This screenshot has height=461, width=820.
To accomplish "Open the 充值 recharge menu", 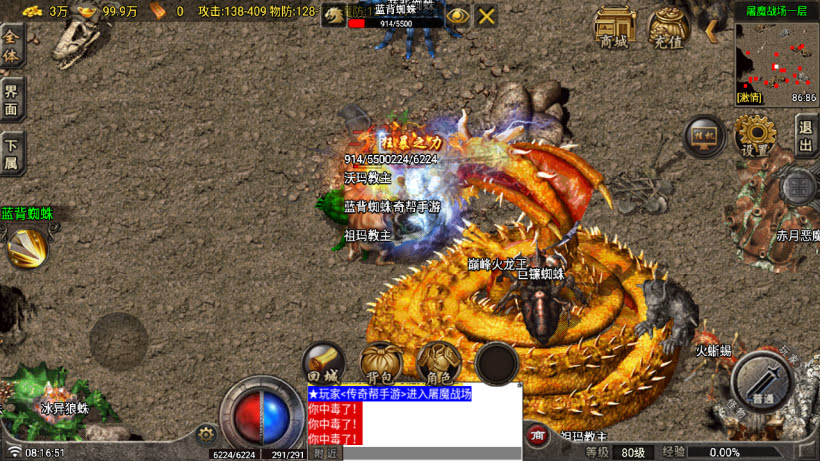I will click(668, 27).
